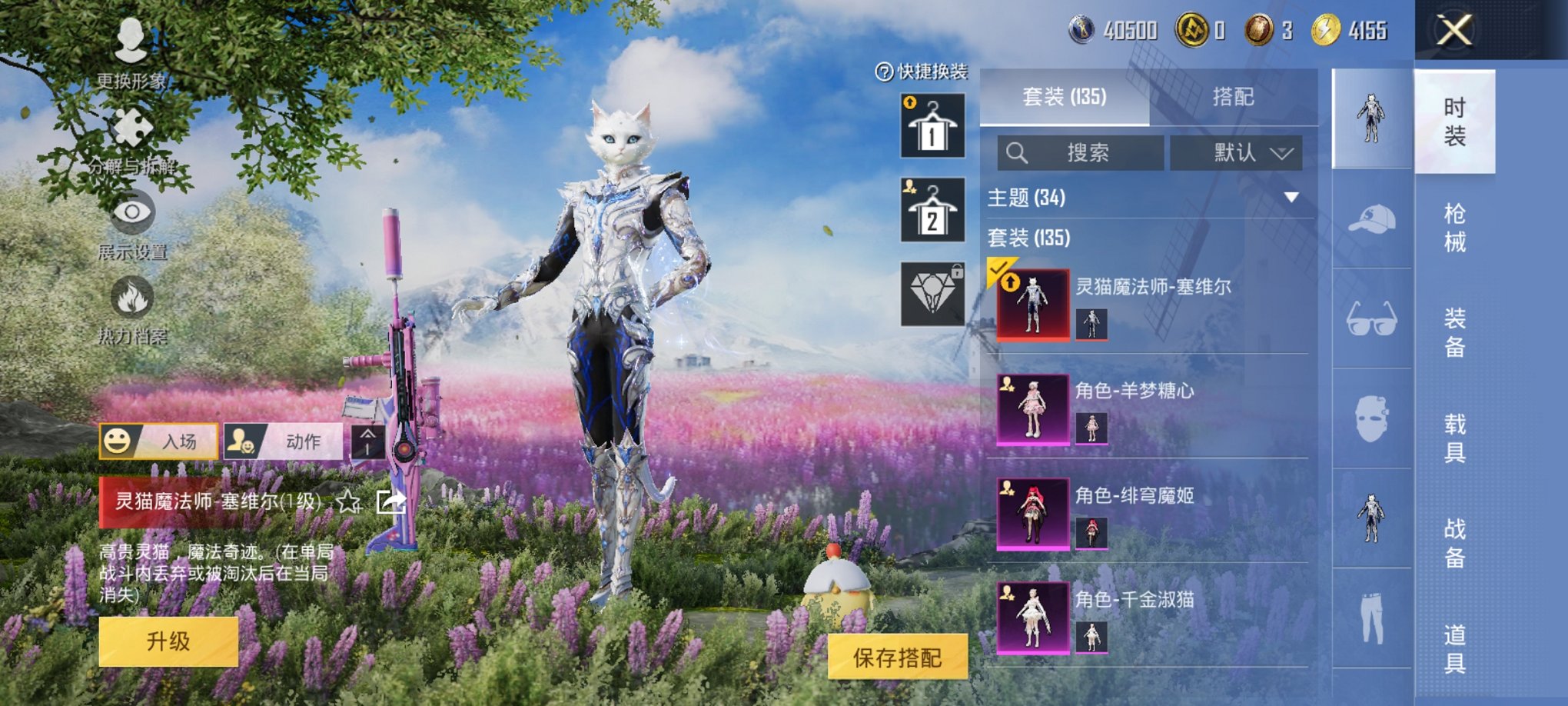Open the 默认 sorting dropdown
1568x706 pixels.
[1235, 151]
